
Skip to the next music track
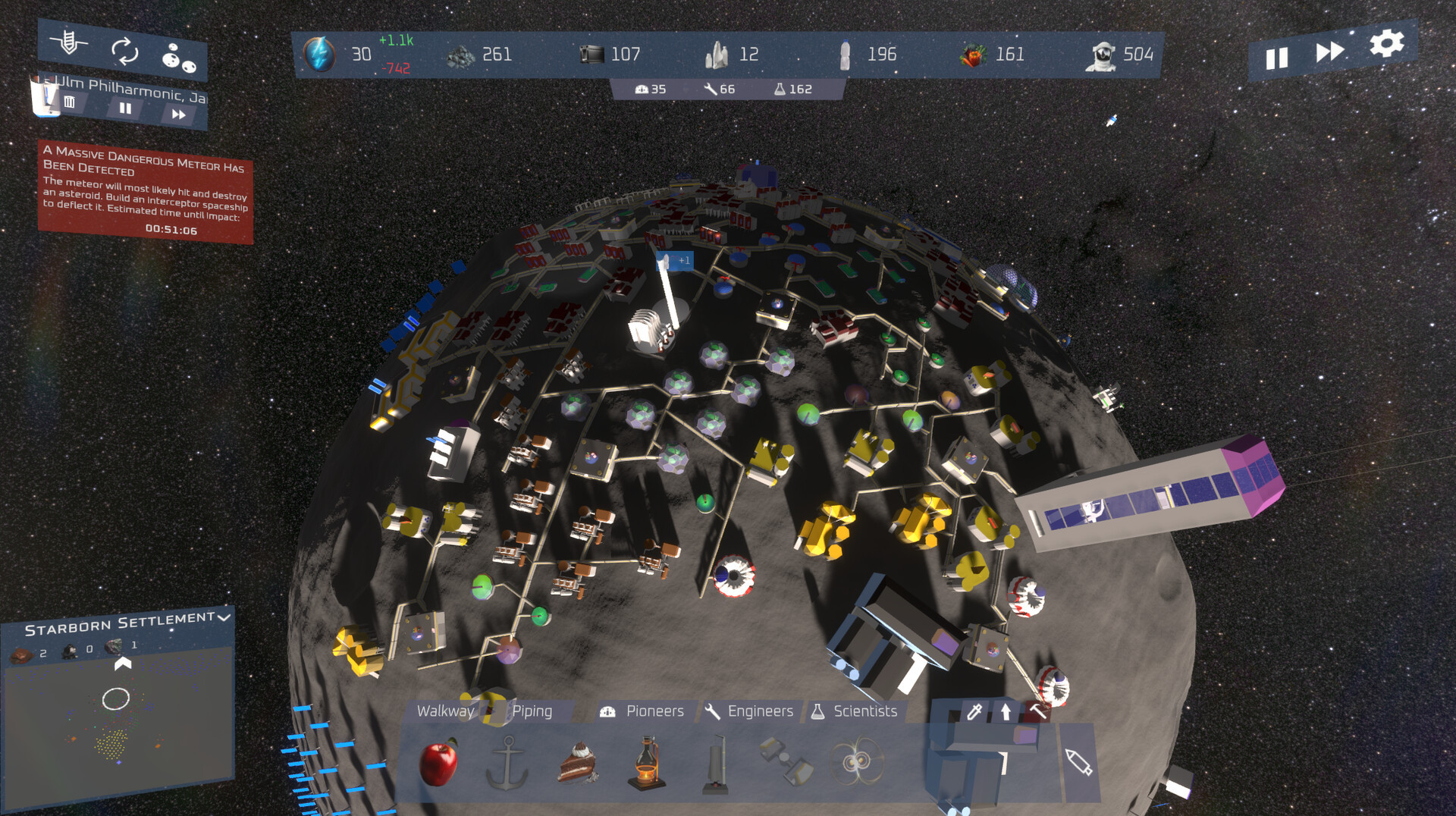178,115
